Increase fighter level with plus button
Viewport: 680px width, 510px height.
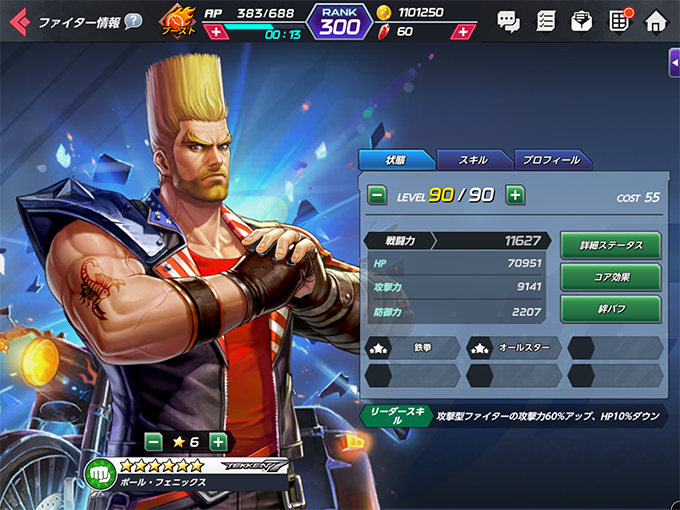pos(515,195)
